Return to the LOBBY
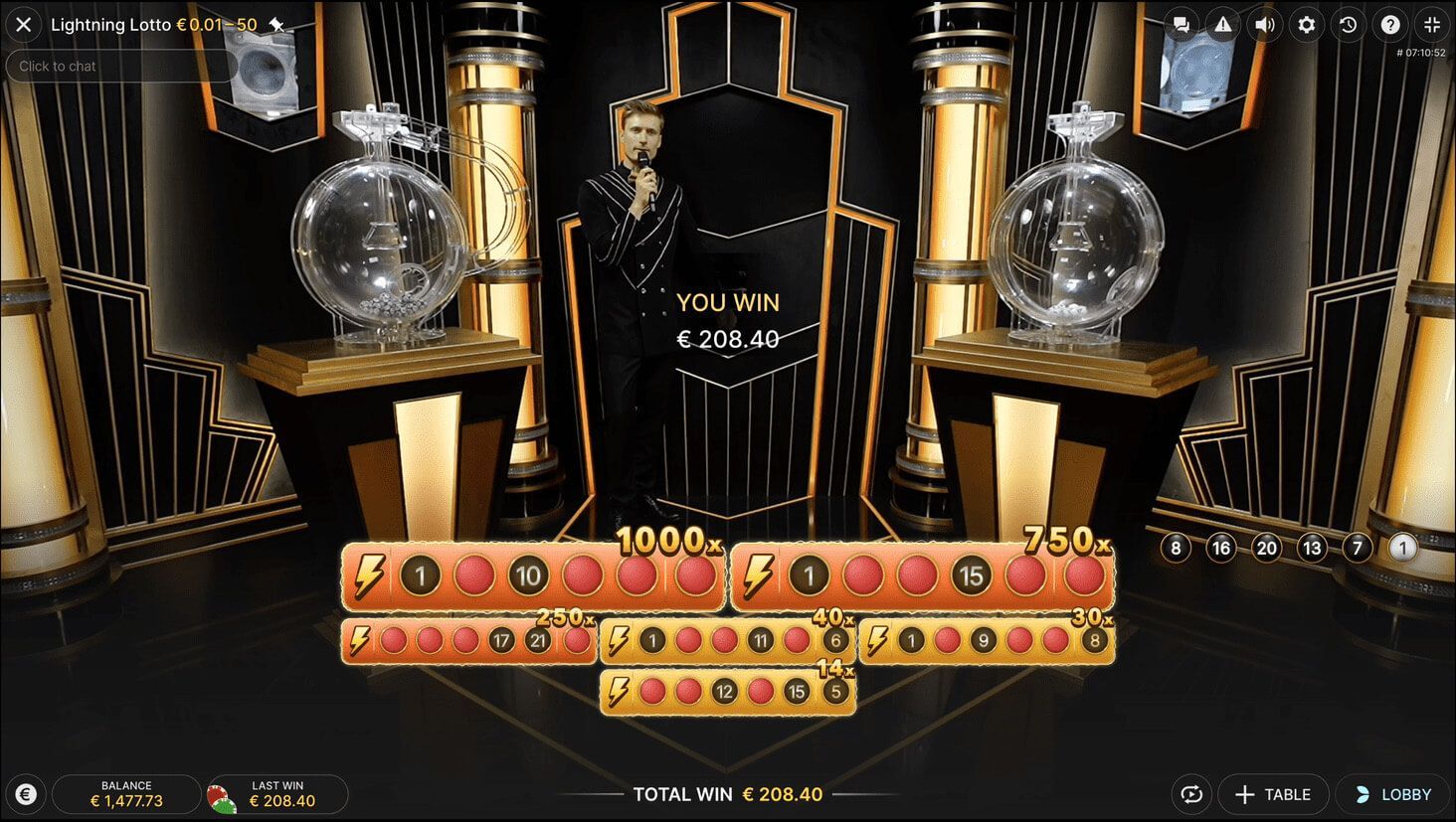This screenshot has height=822, width=1456. point(1394,794)
